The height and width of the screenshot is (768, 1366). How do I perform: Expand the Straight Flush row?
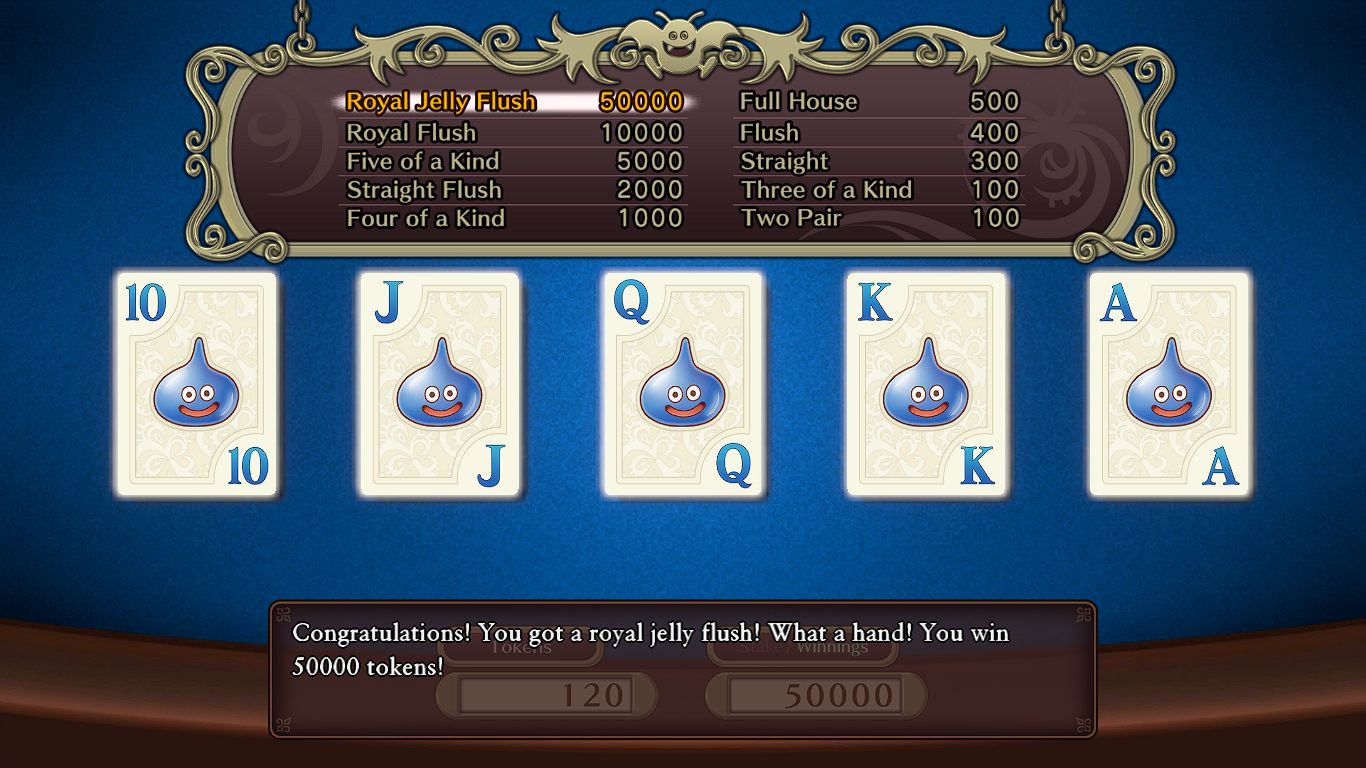(424, 189)
